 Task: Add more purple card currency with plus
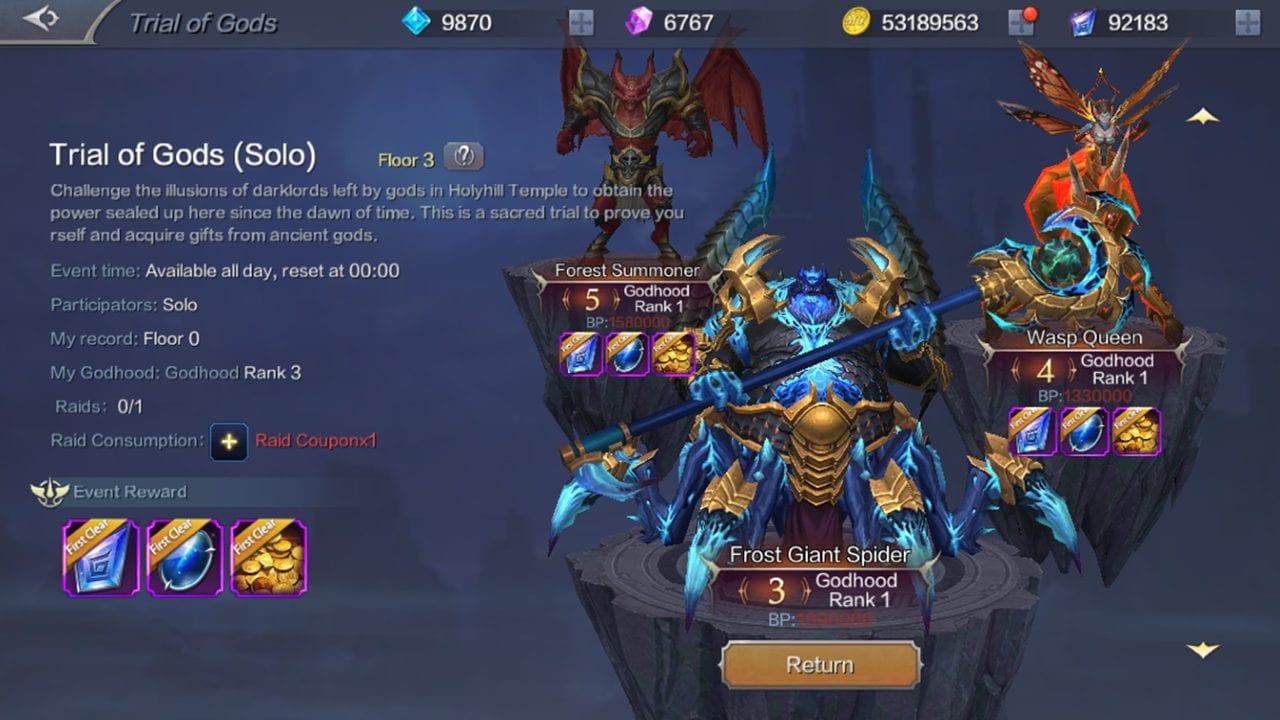[1247, 22]
